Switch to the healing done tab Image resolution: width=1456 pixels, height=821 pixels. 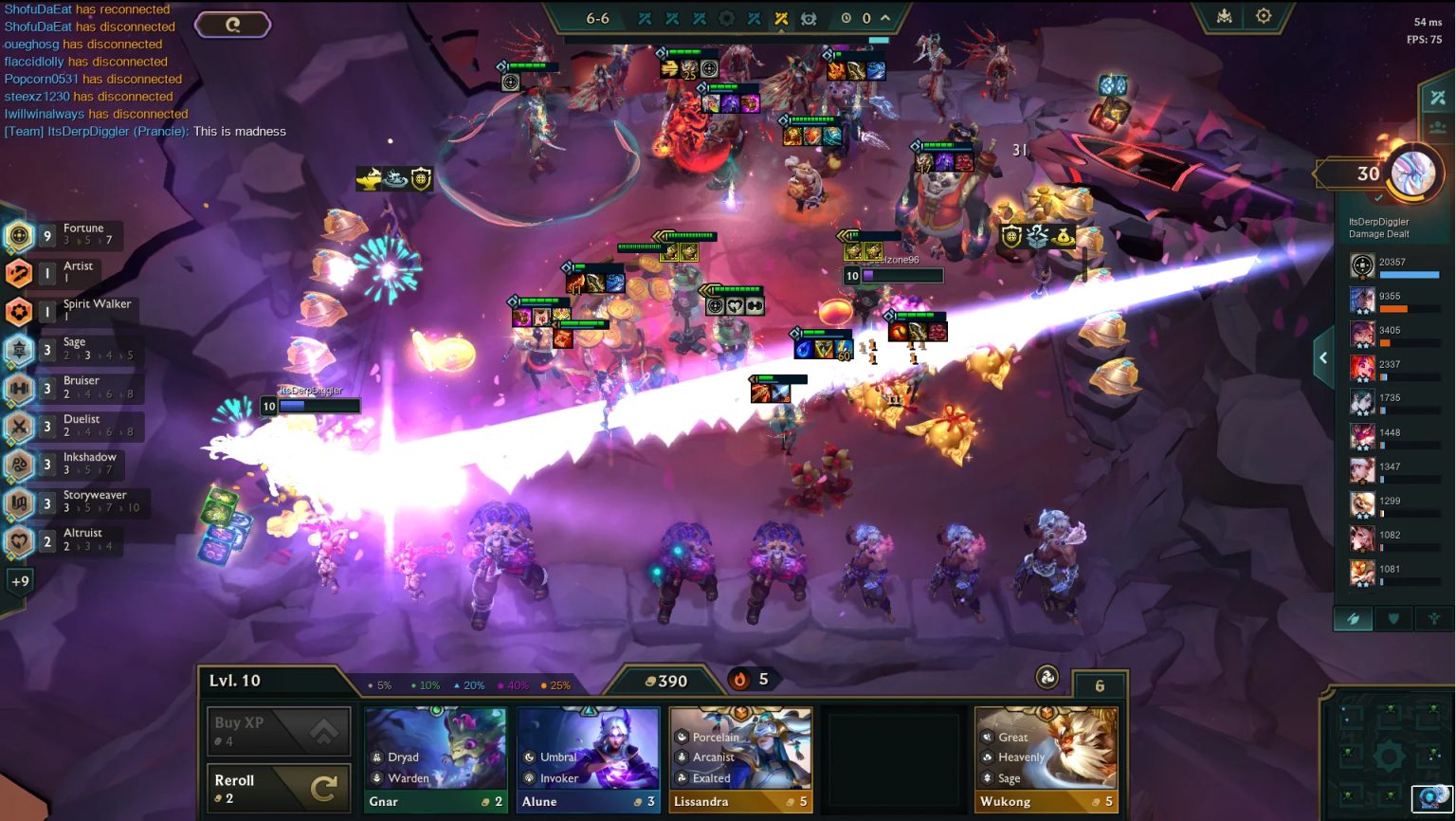(x=1433, y=618)
